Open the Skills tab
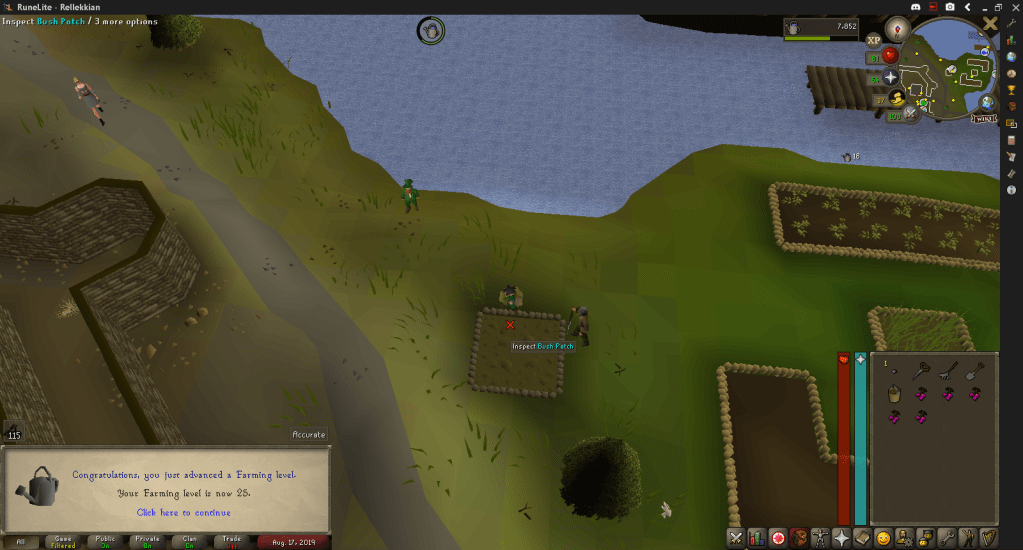This screenshot has height=550, width=1023. [x=757, y=538]
